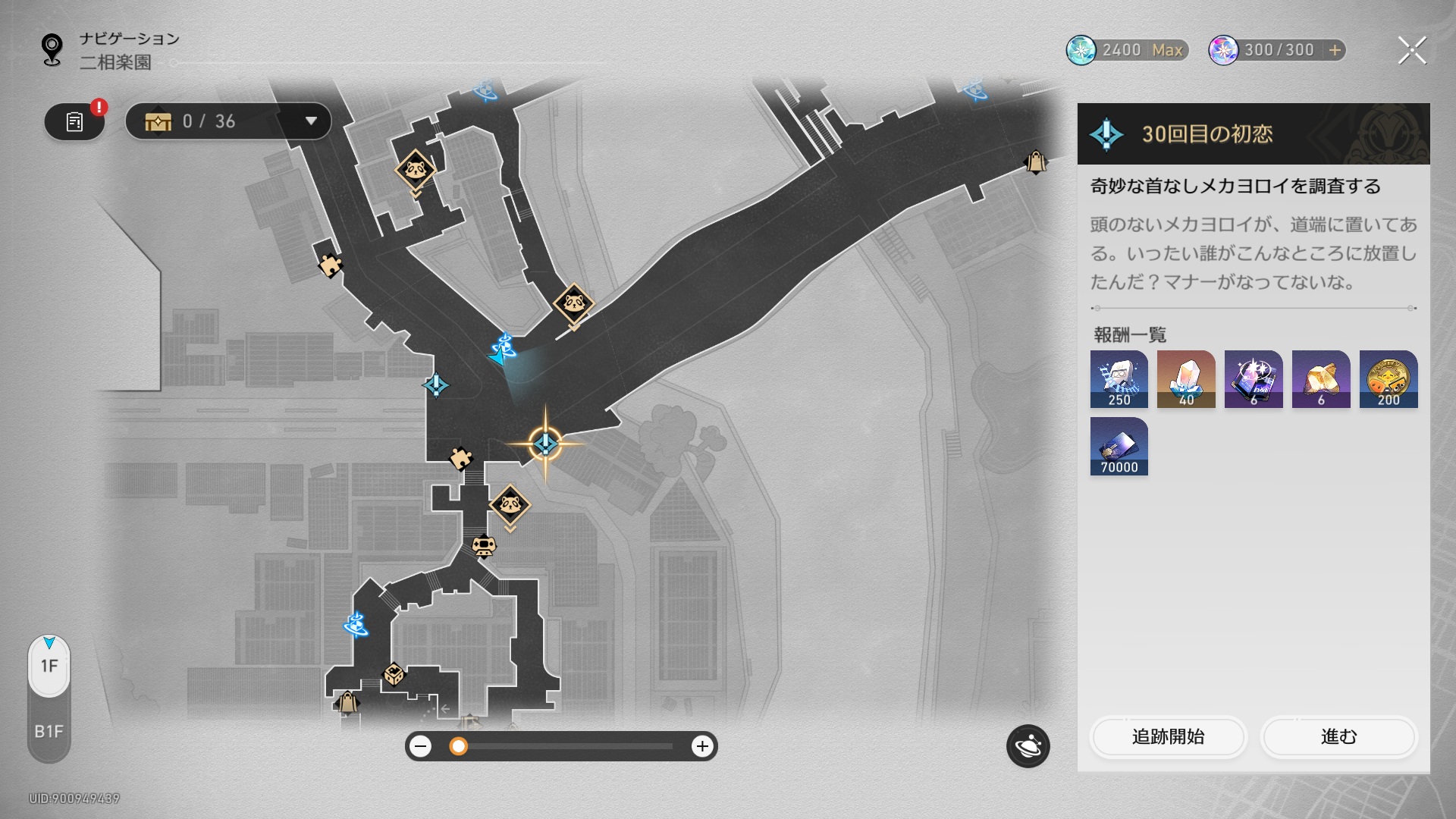Click the 進む proceed button
Image resolution: width=1456 pixels, height=819 pixels.
coord(1338,736)
